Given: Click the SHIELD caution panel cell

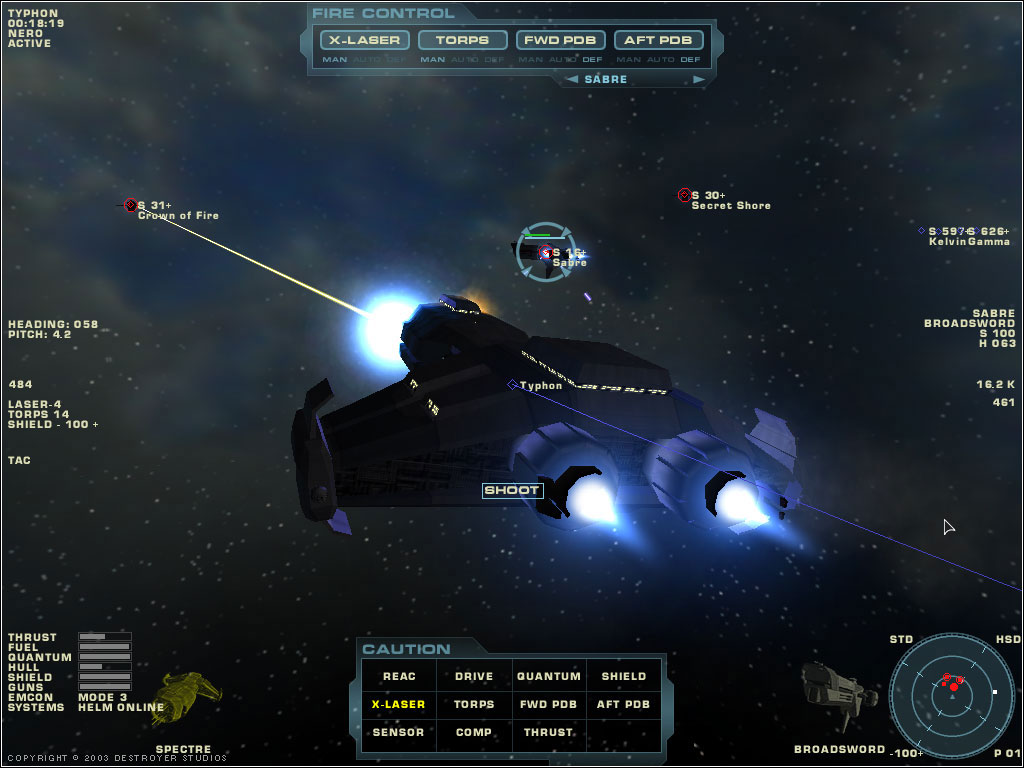Looking at the screenshot, I should [x=623, y=677].
